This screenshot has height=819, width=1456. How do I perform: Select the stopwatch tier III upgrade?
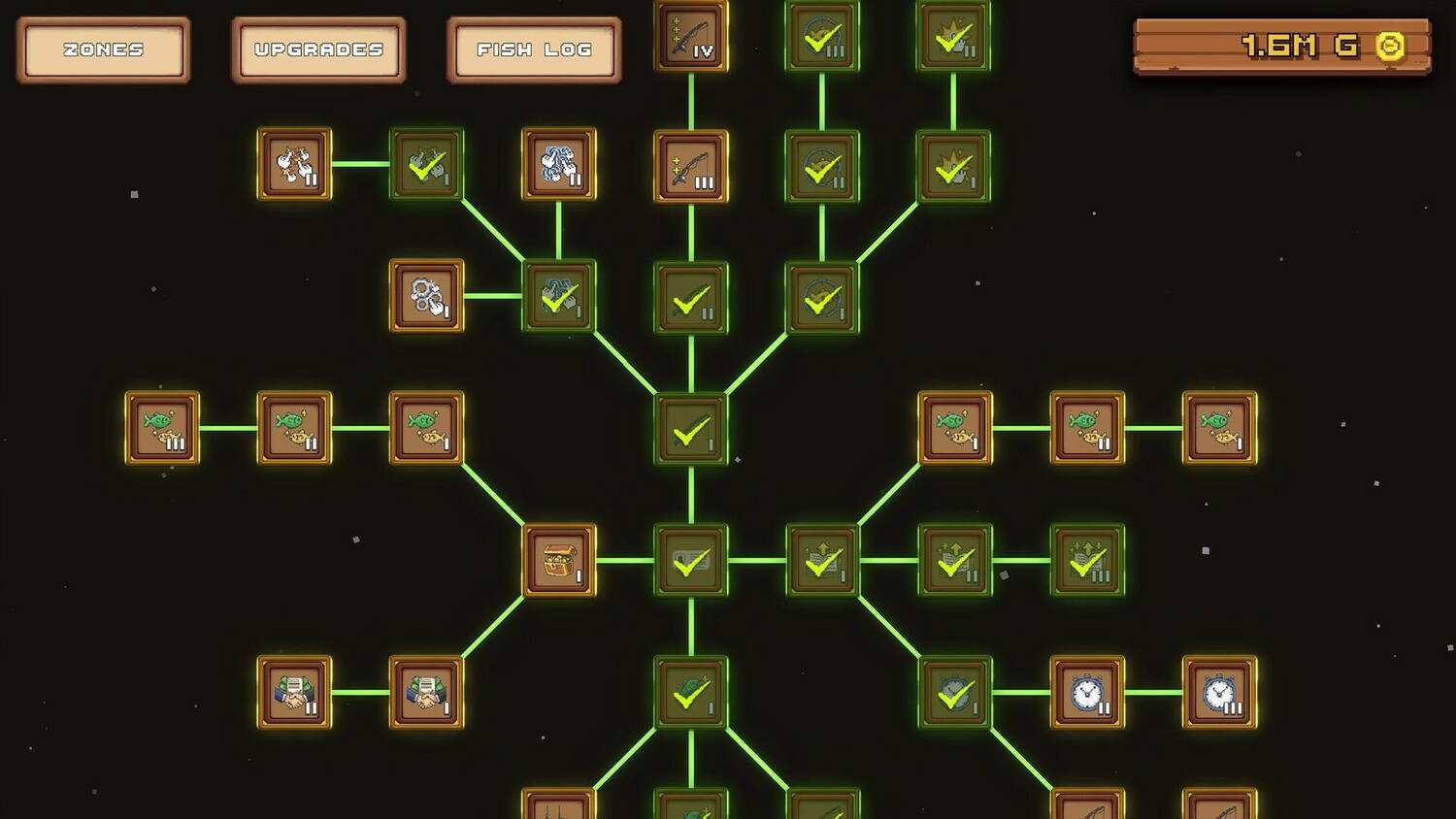(x=1219, y=693)
